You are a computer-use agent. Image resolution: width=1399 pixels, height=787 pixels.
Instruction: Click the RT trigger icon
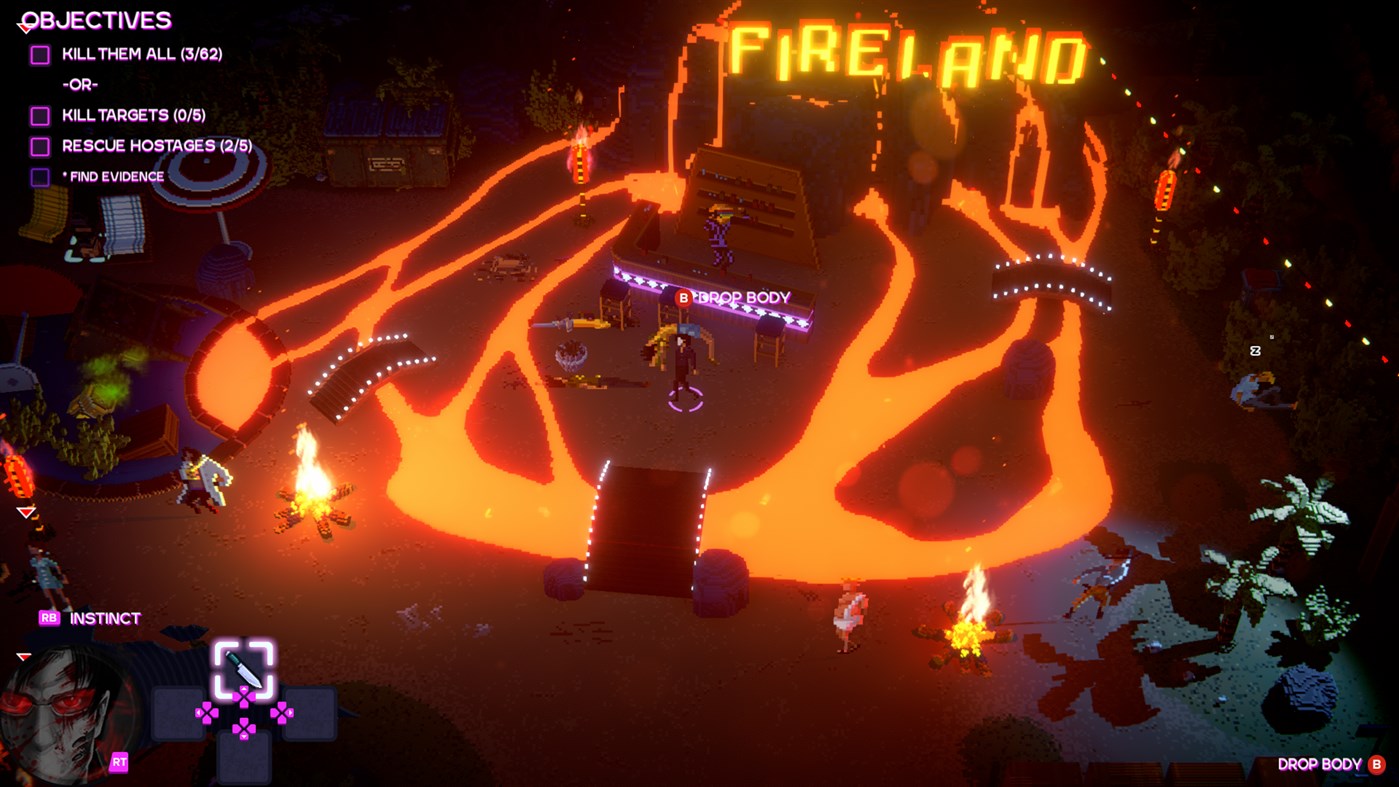point(119,761)
